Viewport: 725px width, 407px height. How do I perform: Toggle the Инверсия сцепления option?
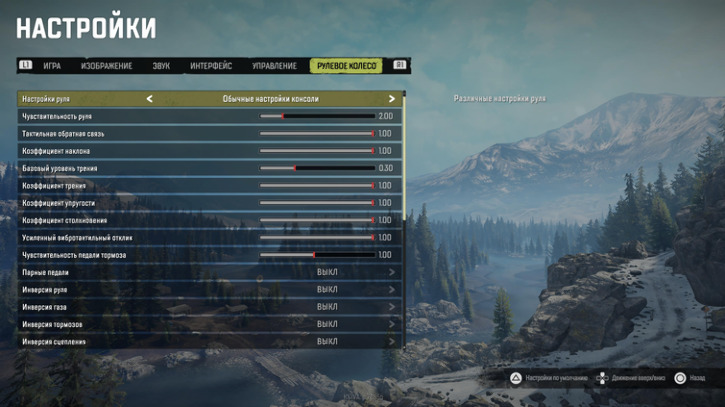pyautogui.click(x=327, y=342)
